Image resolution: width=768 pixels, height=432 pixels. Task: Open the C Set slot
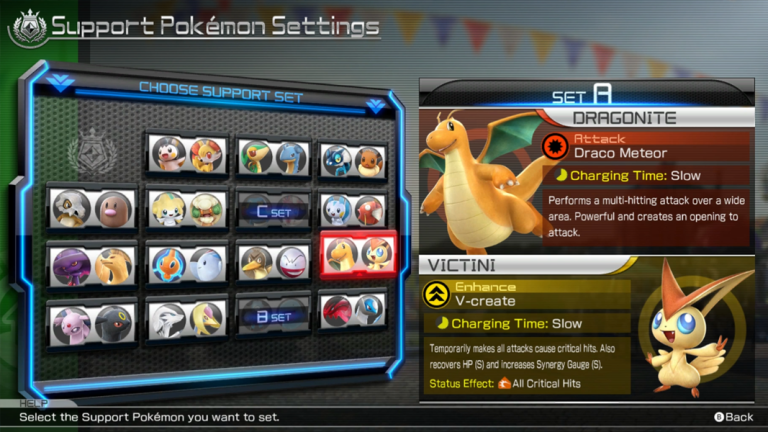tap(272, 211)
